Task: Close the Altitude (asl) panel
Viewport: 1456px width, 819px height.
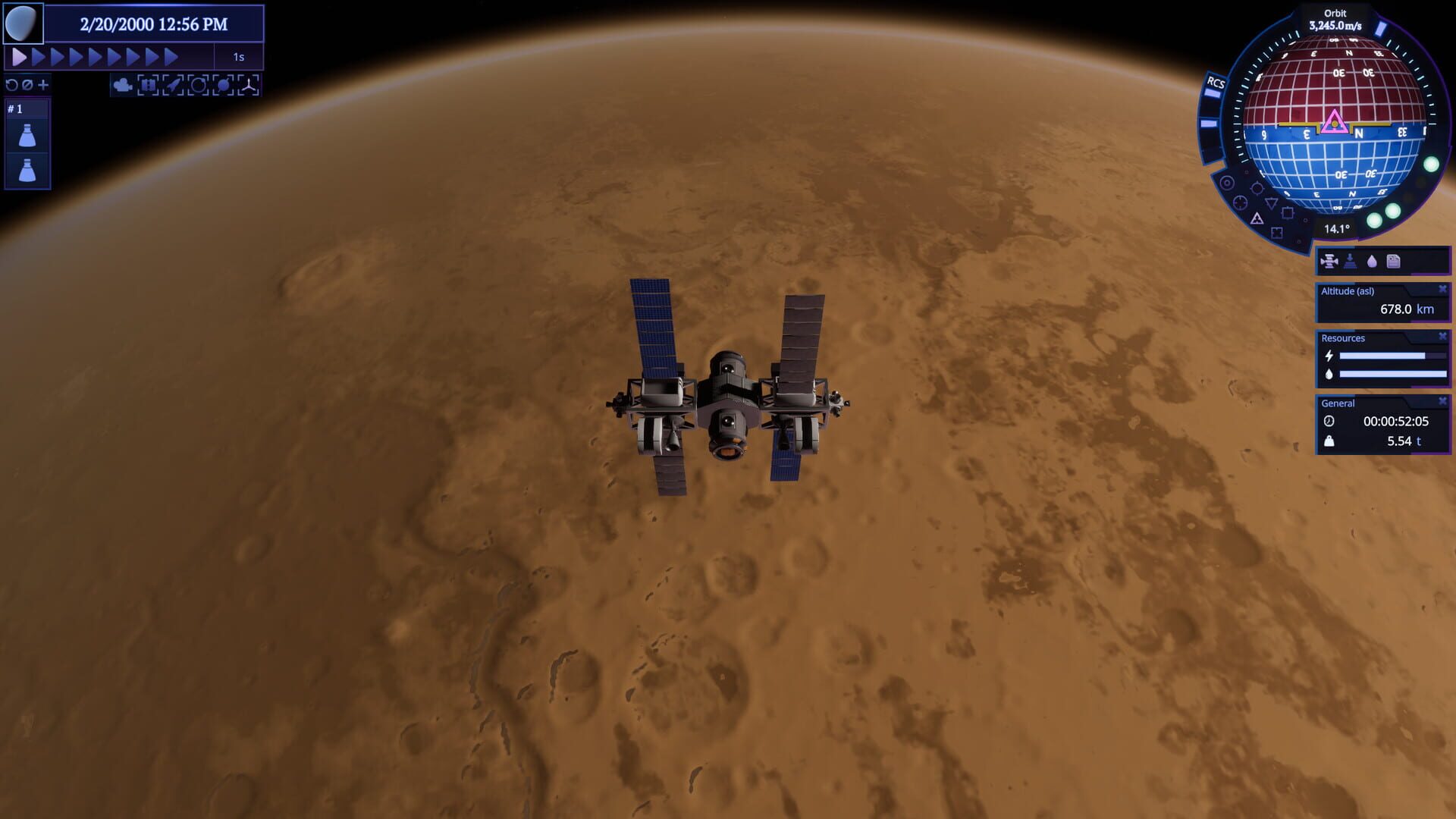Action: point(1442,290)
